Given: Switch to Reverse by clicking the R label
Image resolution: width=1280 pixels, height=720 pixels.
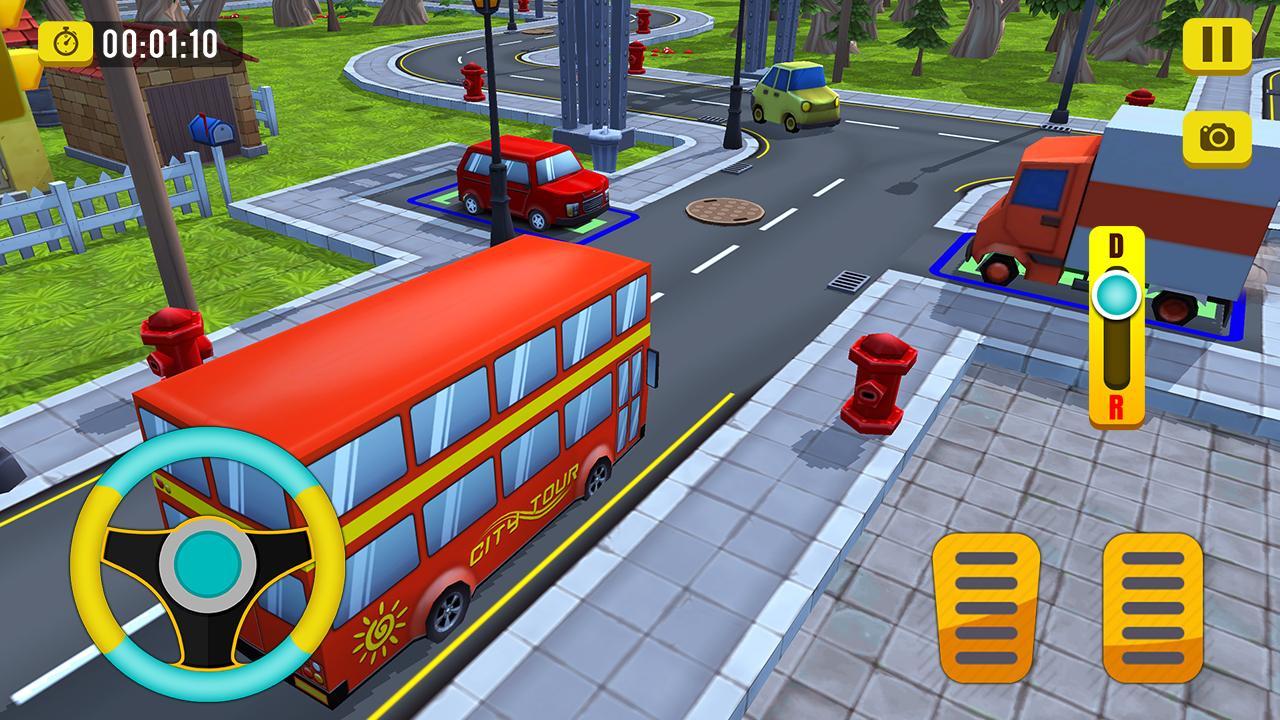Looking at the screenshot, I should pos(1118,407).
